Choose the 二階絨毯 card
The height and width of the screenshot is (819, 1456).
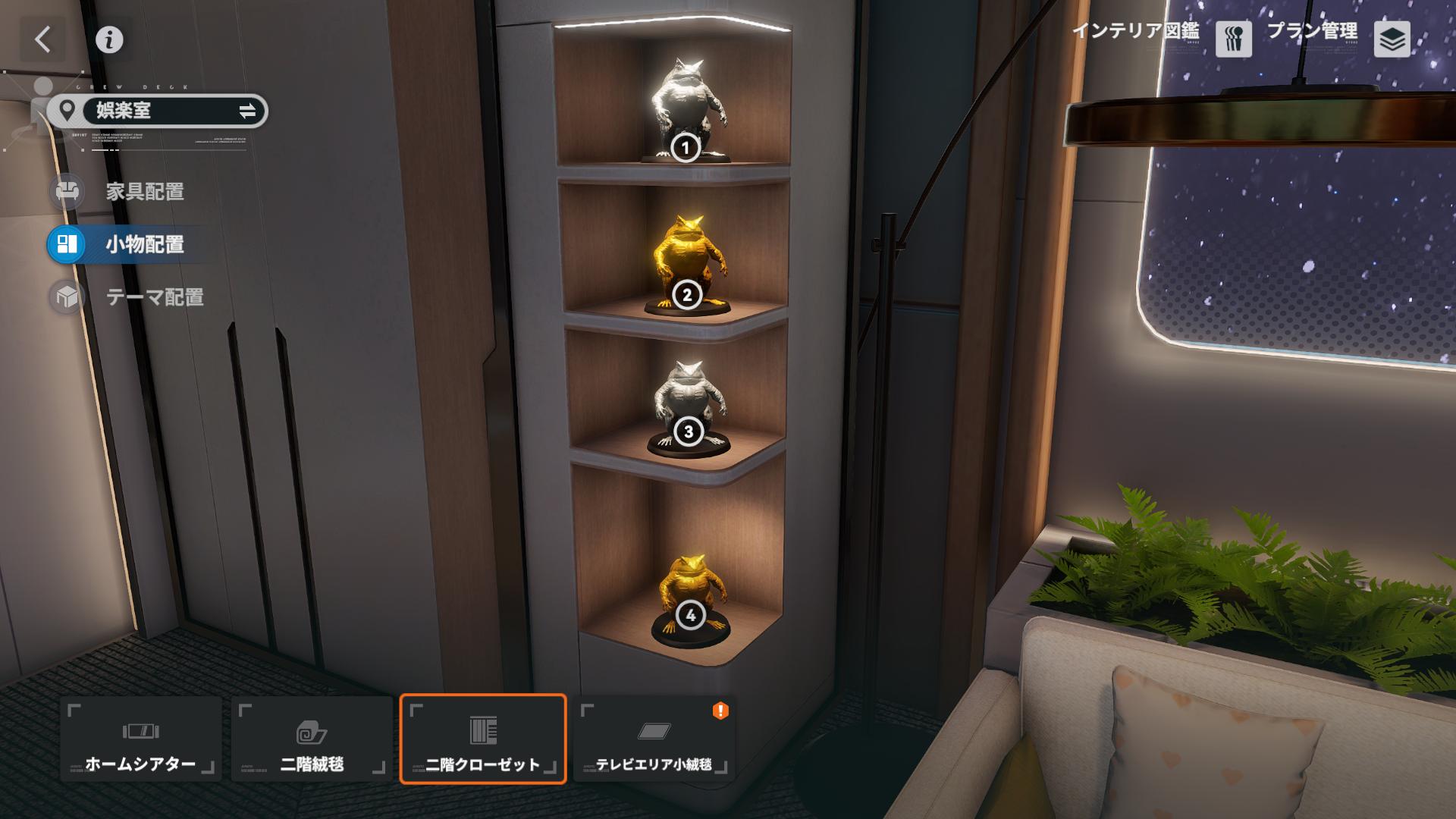click(x=312, y=739)
